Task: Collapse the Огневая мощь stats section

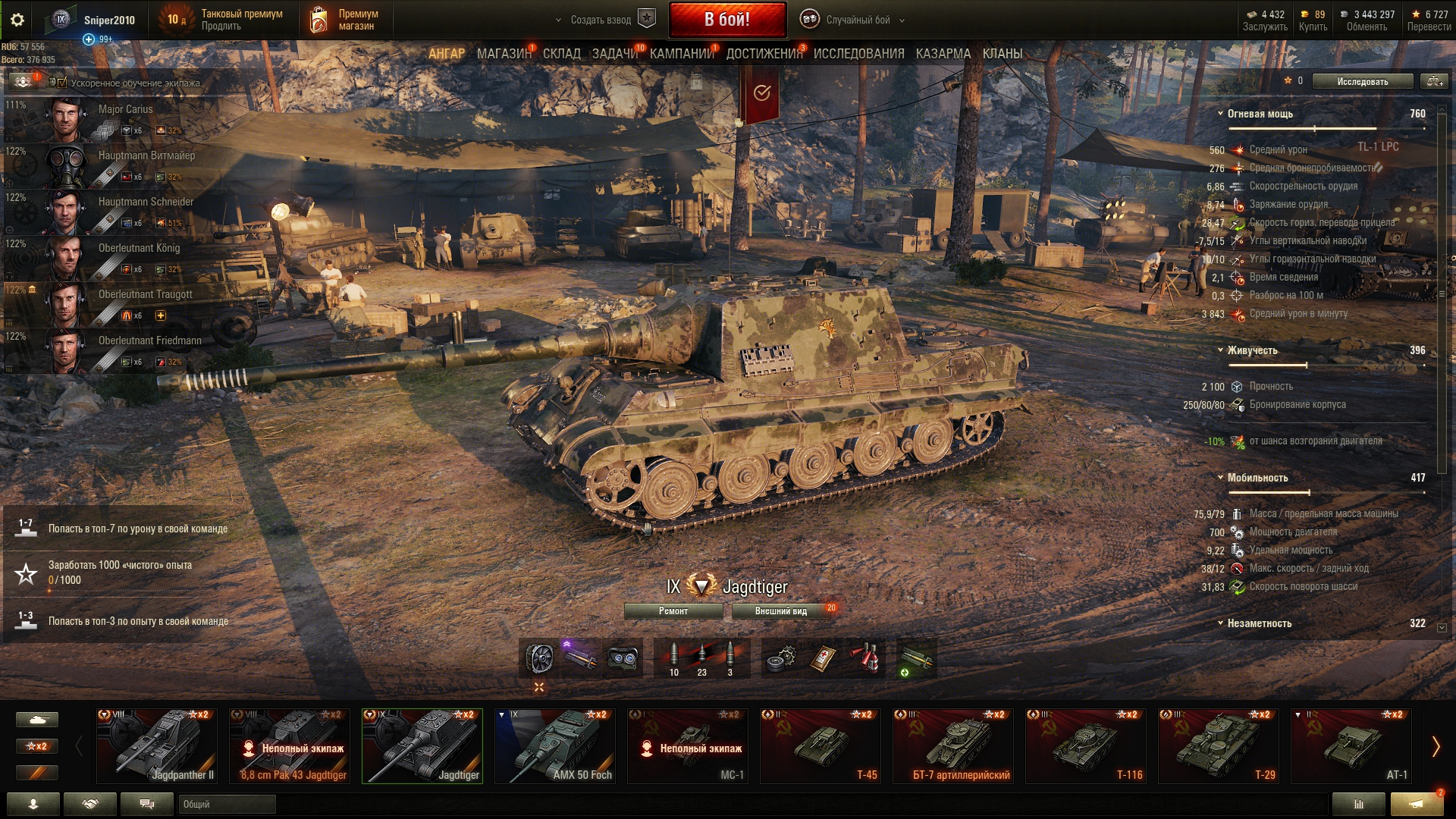Action: tap(1220, 114)
